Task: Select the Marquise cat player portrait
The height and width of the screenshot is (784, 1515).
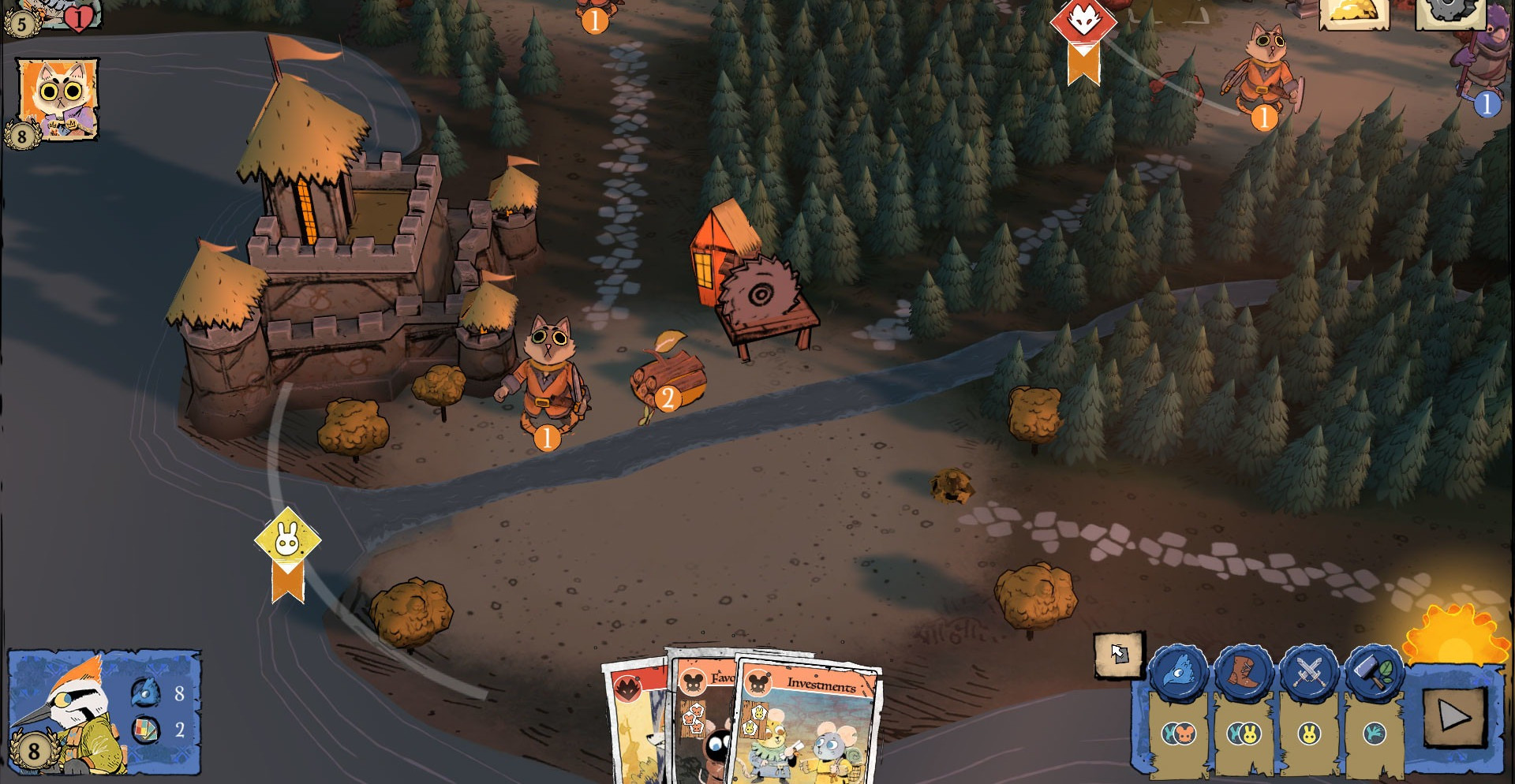Action: click(58, 99)
